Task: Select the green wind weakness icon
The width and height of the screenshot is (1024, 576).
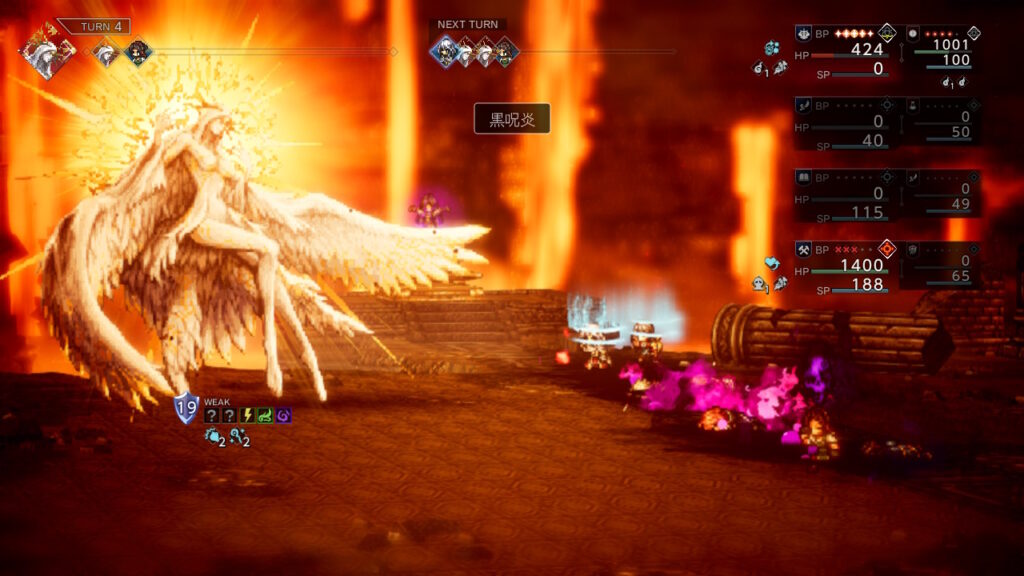Action: pyautogui.click(x=265, y=415)
